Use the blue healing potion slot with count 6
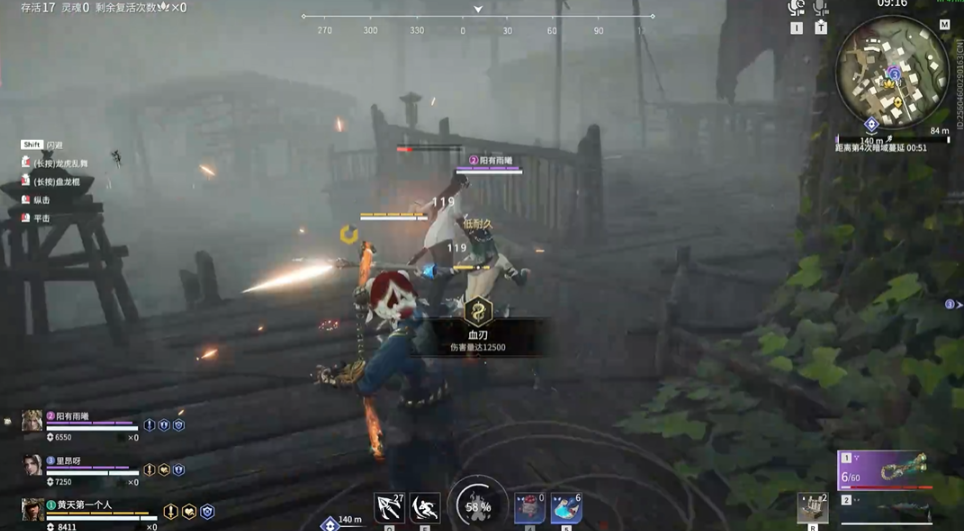Screen dimensions: 965x531 (x=566, y=507)
